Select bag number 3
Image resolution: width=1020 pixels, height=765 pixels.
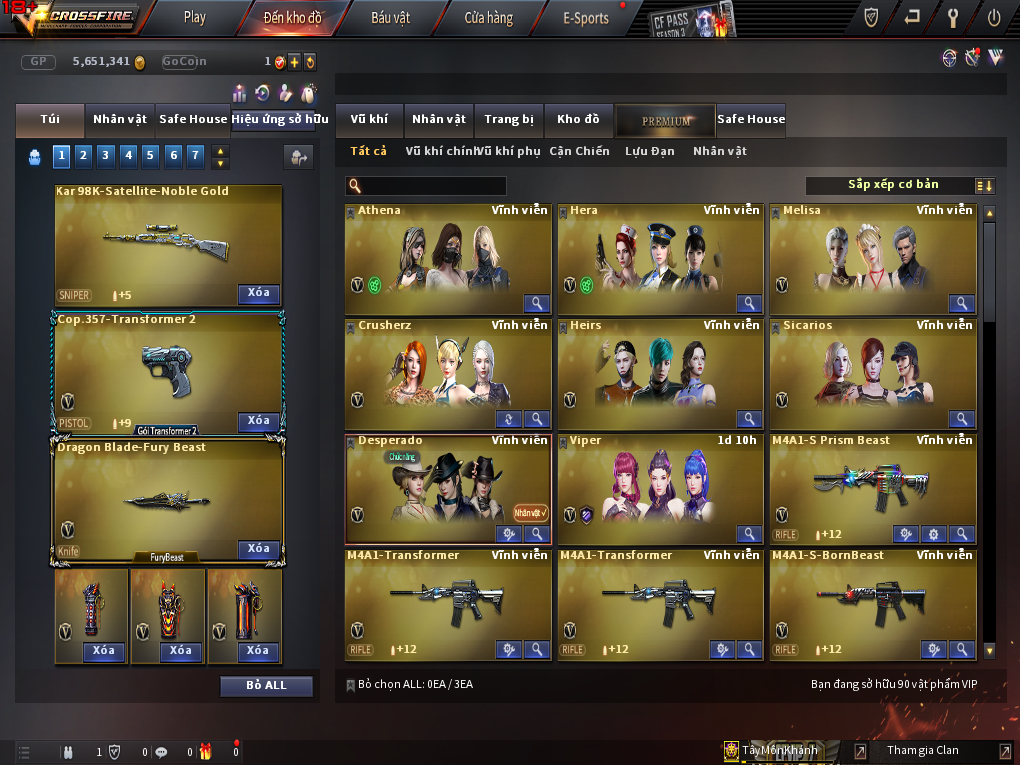105,155
